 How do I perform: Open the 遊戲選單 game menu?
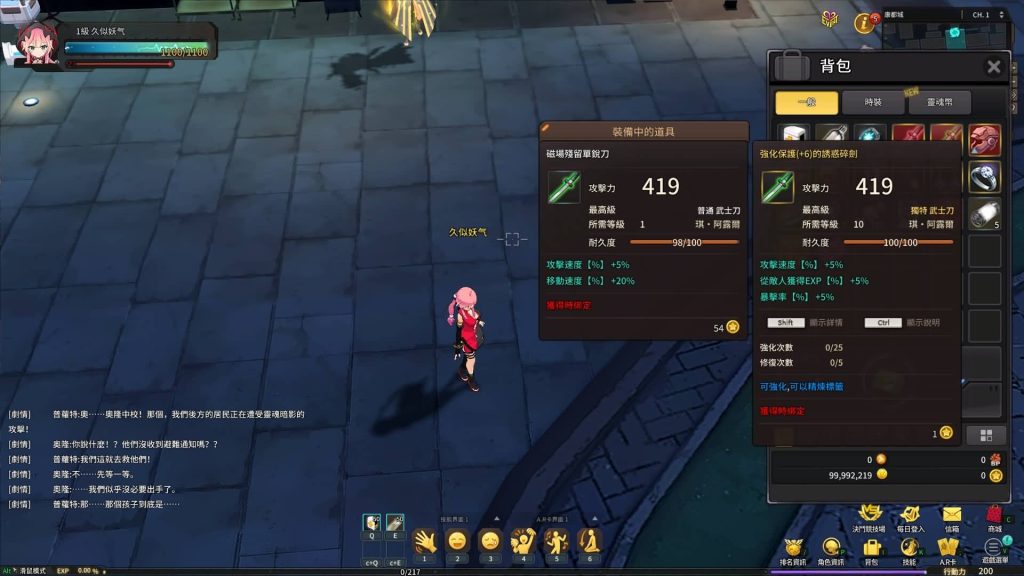pos(992,551)
